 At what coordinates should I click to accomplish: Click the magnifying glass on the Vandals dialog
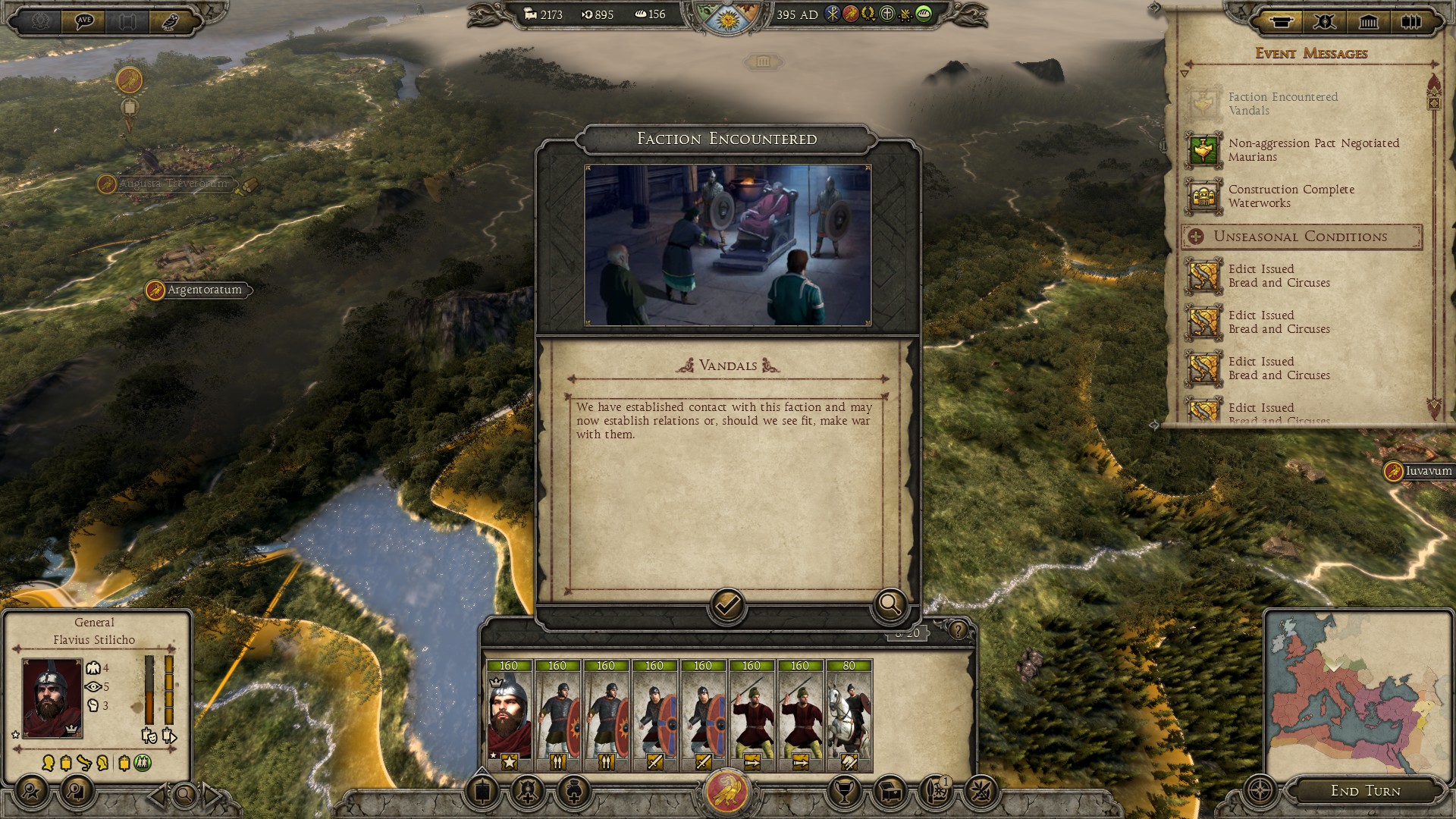click(x=890, y=605)
